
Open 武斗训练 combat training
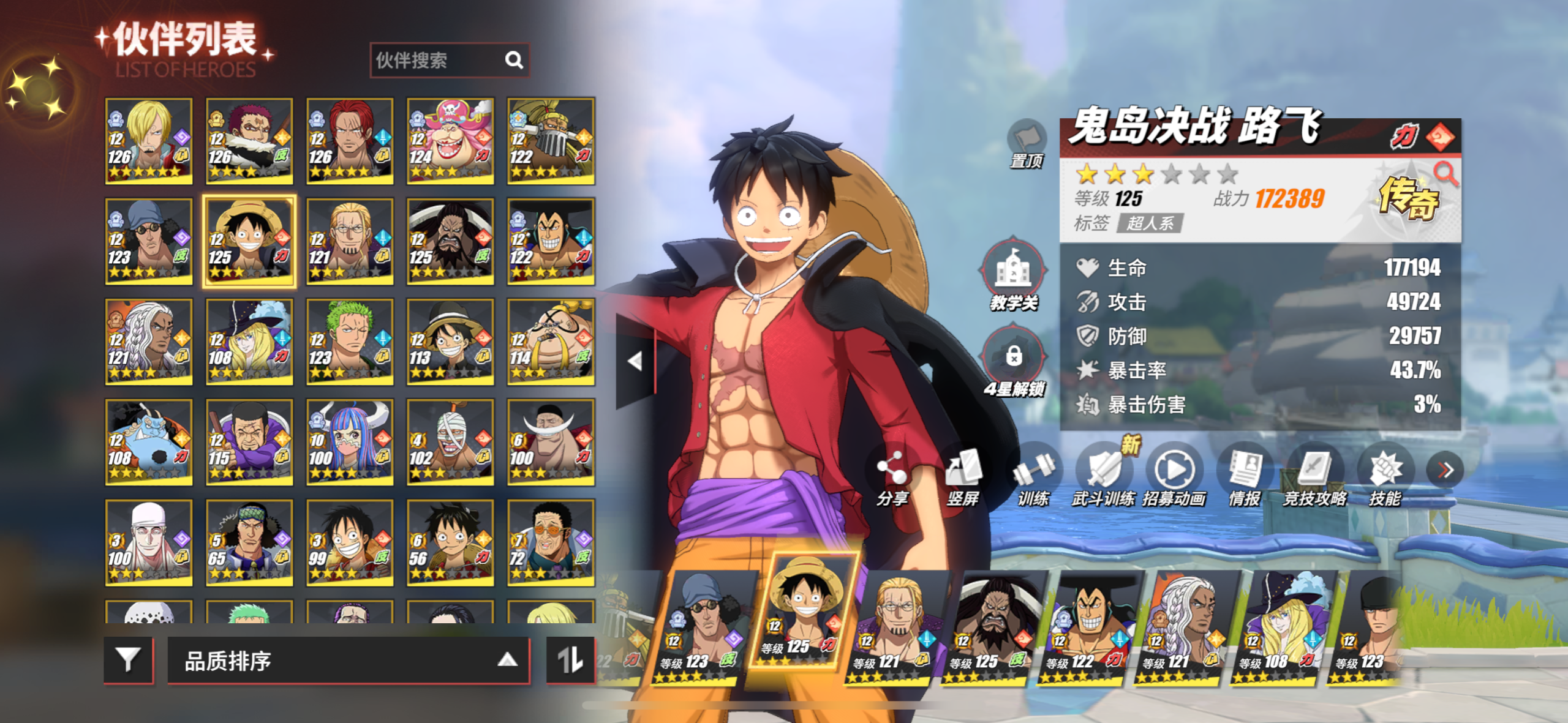coord(1104,474)
